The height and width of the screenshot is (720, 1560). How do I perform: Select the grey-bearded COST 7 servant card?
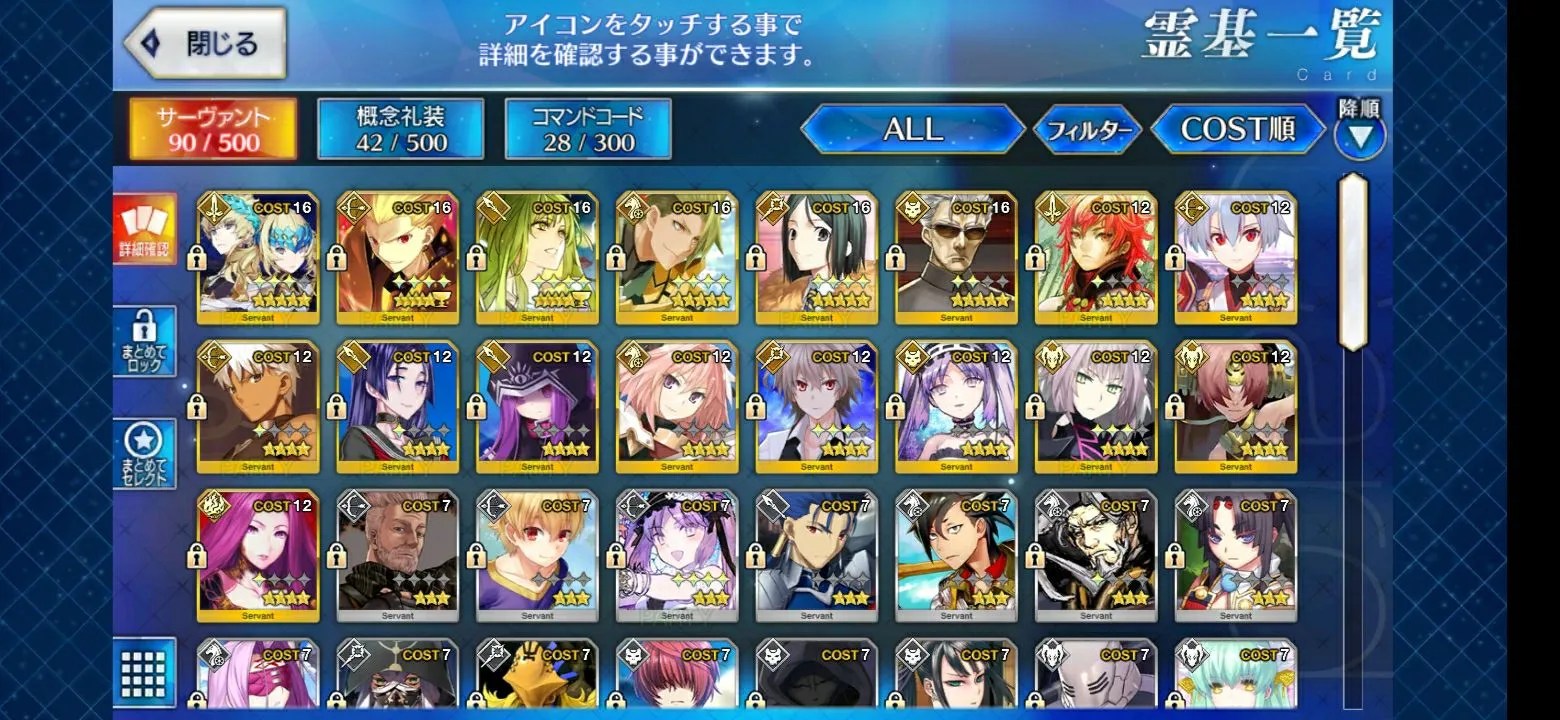pos(397,555)
